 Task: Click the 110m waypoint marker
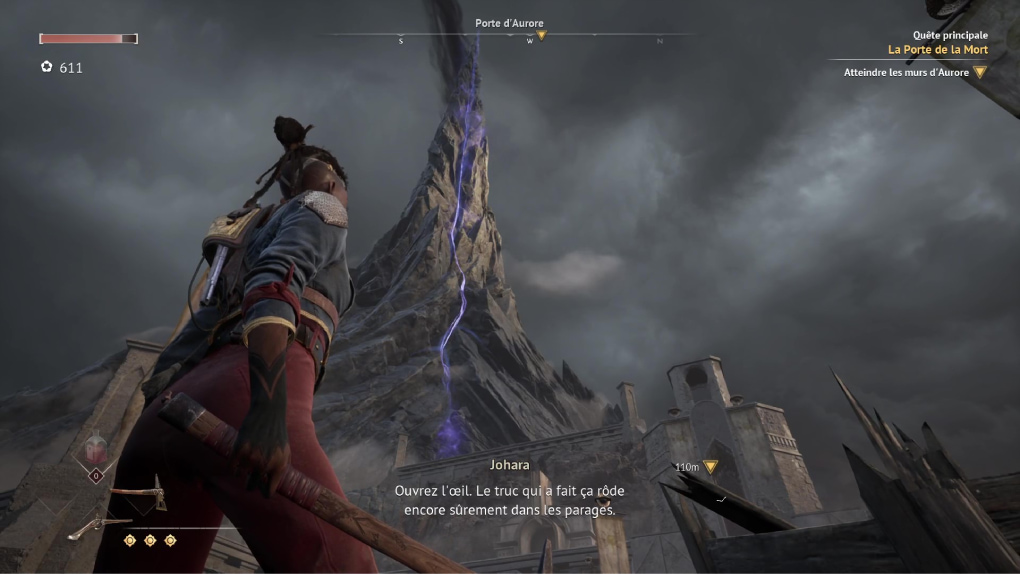710,466
